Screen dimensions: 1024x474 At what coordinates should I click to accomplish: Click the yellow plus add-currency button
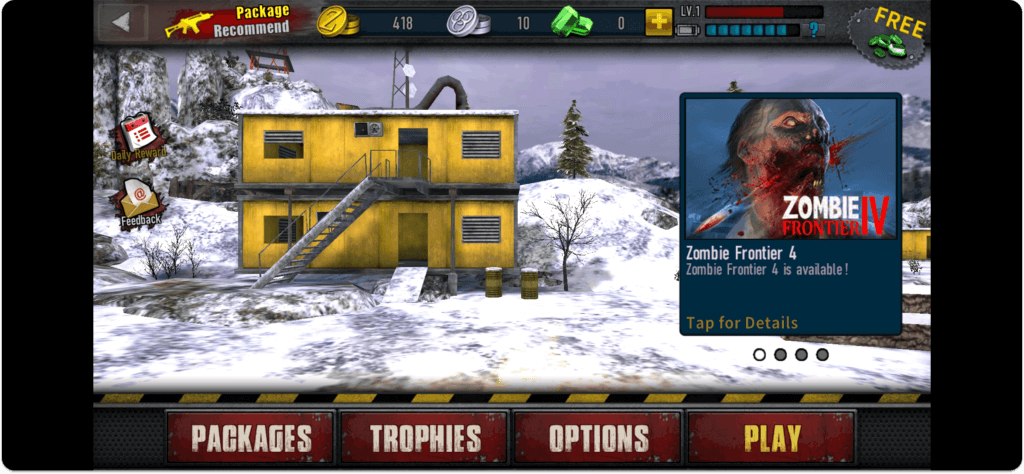(658, 21)
